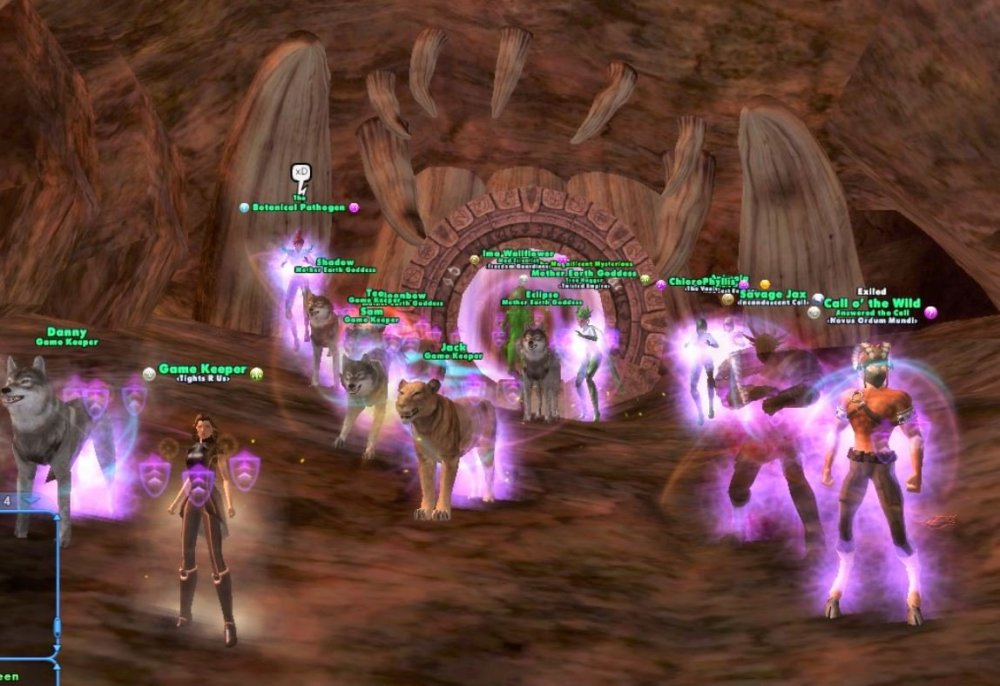This screenshot has width=1000, height=686.
Task: Open the chat tab dropdown arrow
Action: coord(30,500)
